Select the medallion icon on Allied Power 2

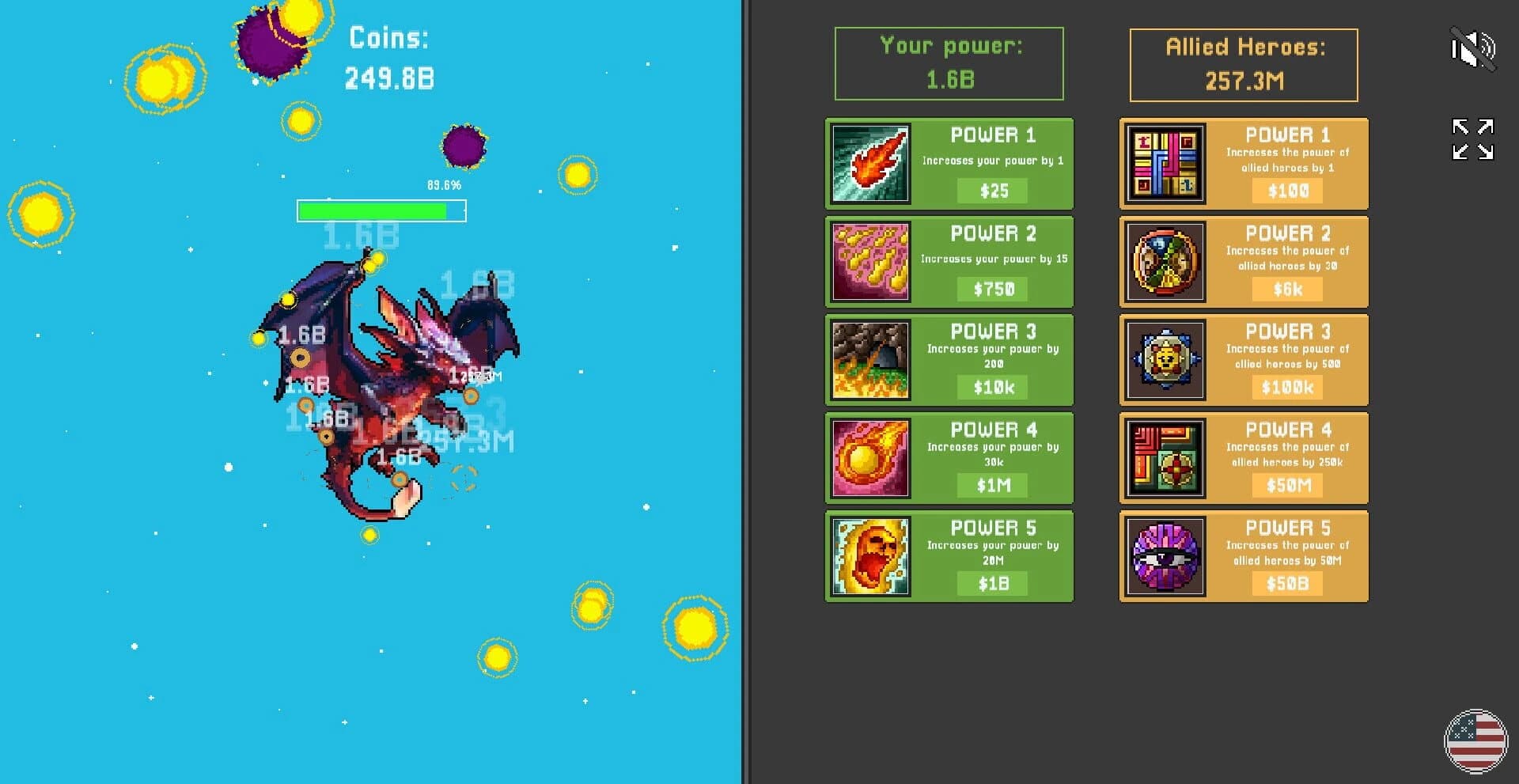1163,261
